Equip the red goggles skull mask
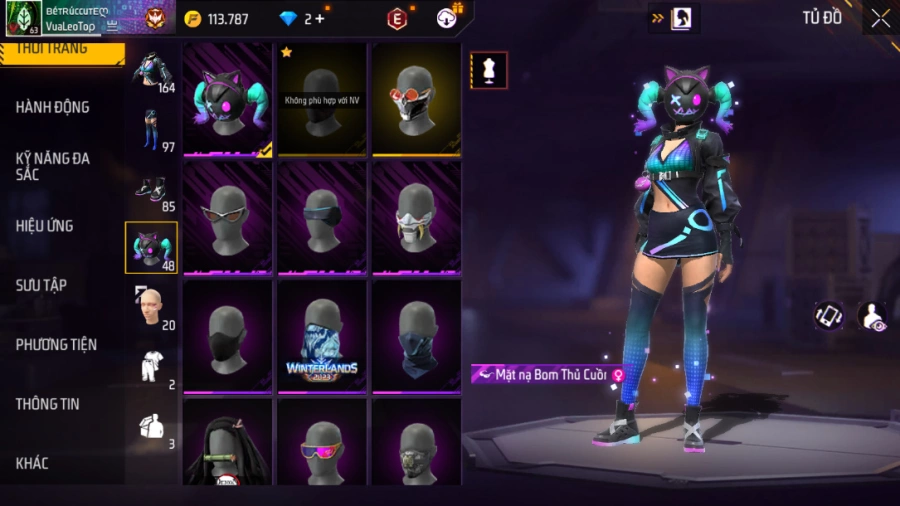Image resolution: width=900 pixels, height=506 pixels. pyautogui.click(x=416, y=98)
